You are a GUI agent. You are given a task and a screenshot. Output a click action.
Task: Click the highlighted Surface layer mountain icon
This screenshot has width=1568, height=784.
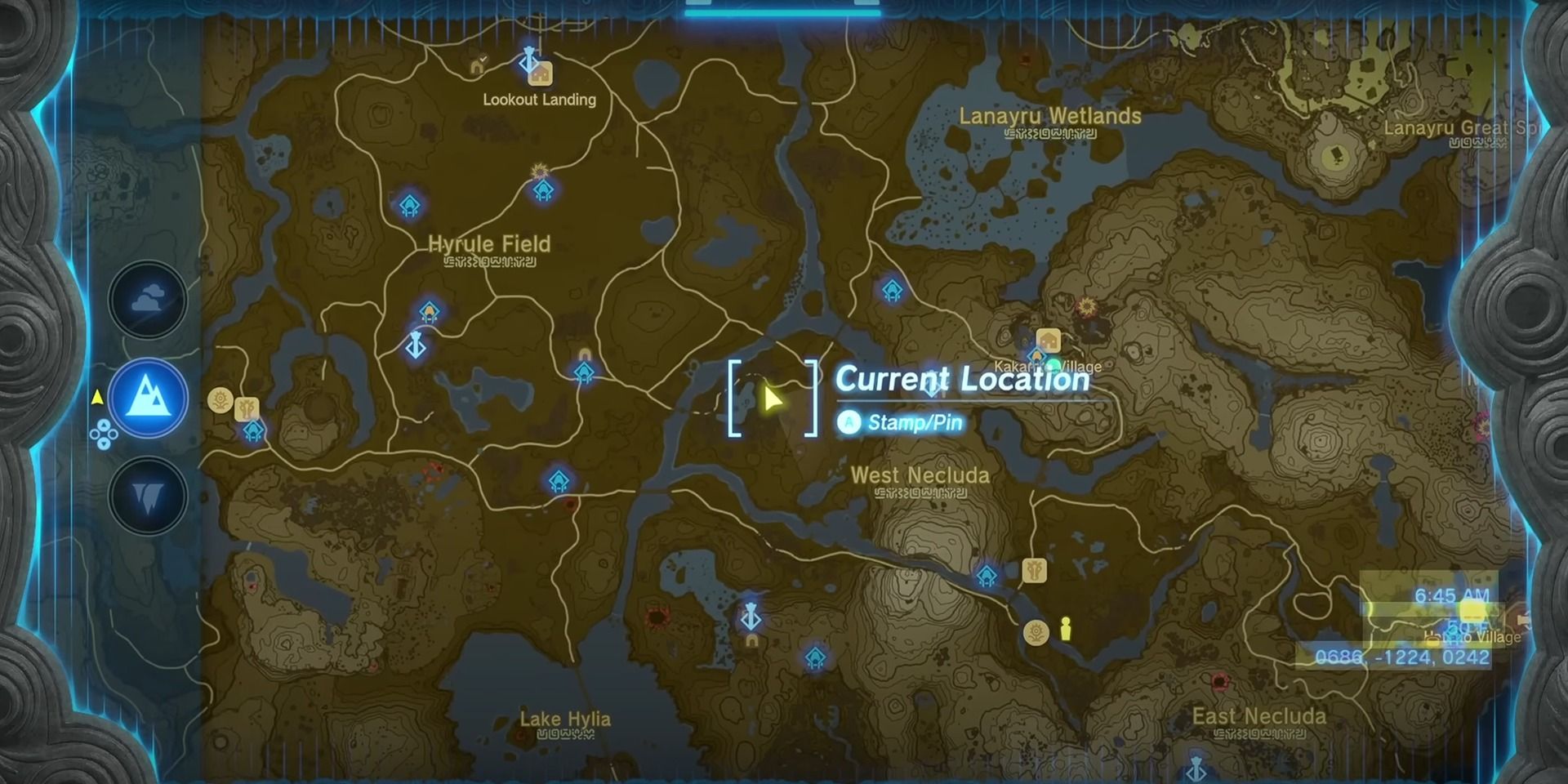(x=149, y=398)
